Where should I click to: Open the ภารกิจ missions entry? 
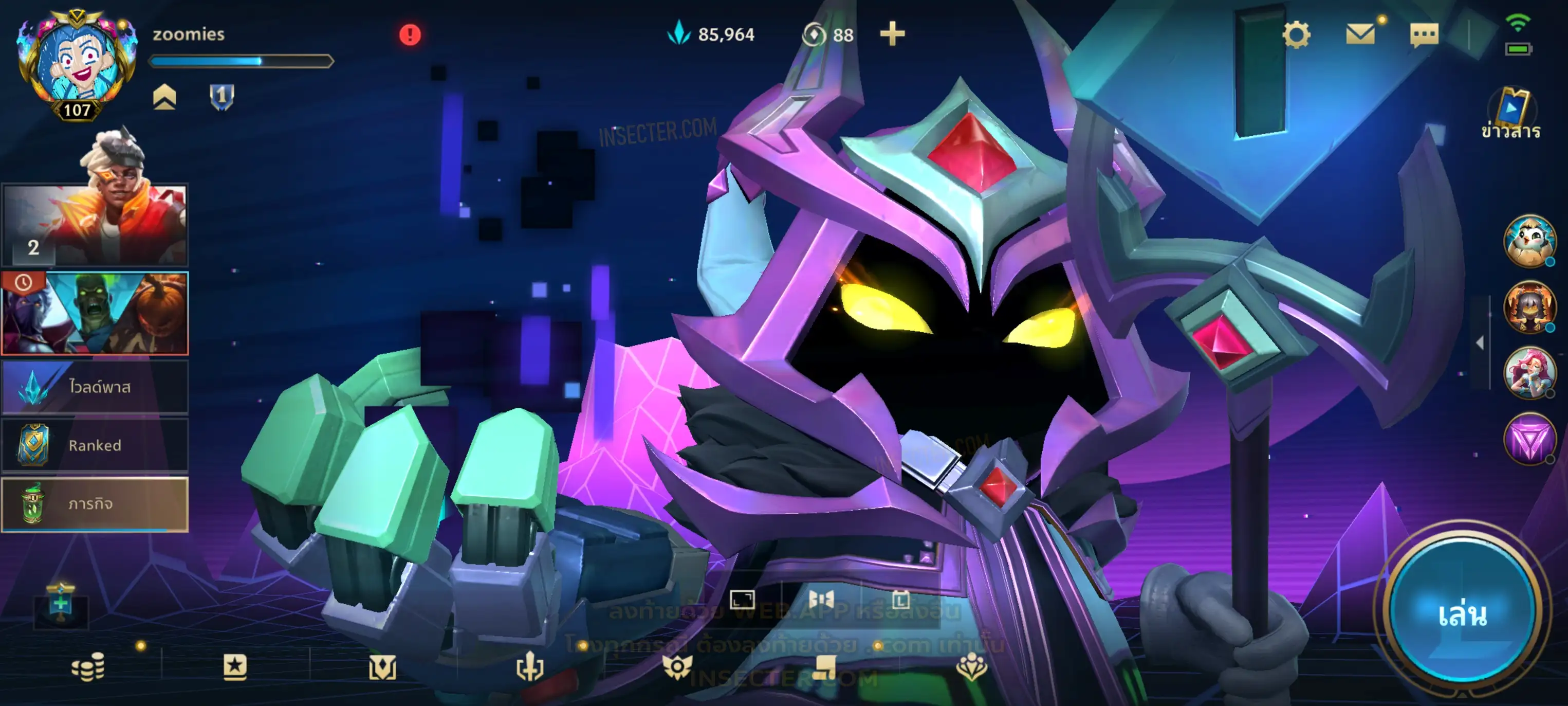[x=95, y=504]
